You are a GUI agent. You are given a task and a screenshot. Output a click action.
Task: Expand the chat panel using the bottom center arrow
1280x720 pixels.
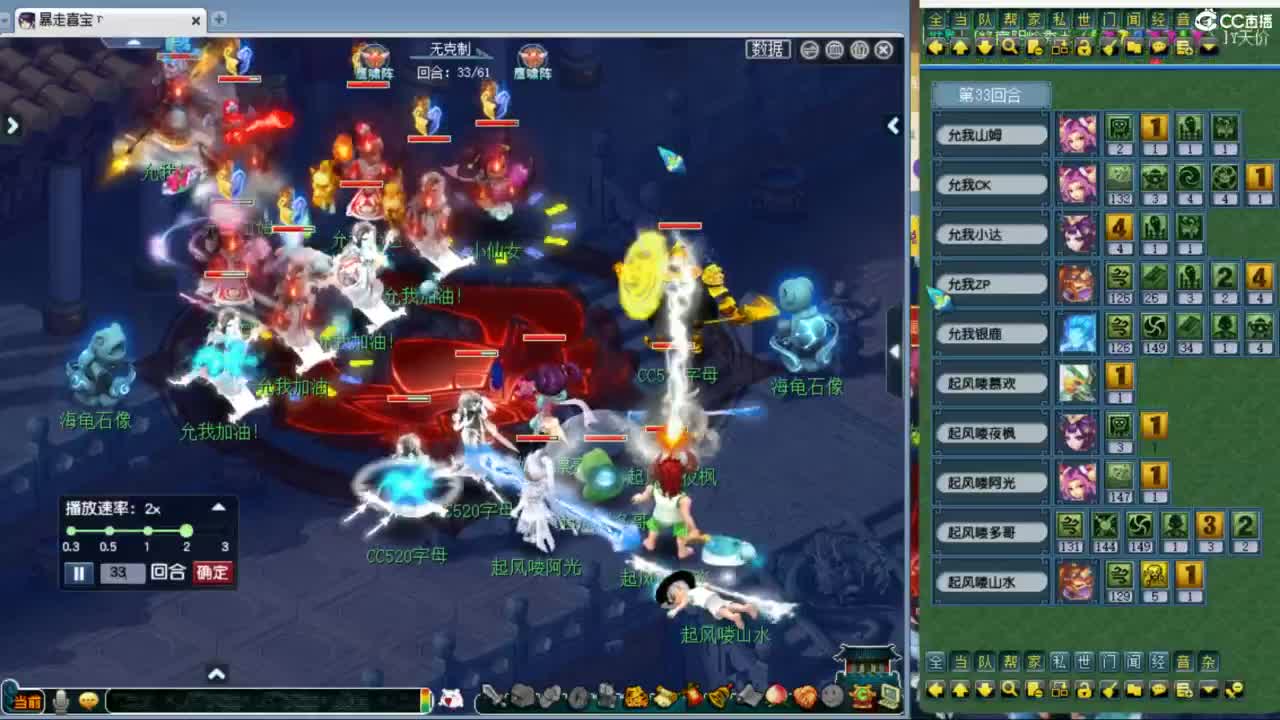click(216, 676)
